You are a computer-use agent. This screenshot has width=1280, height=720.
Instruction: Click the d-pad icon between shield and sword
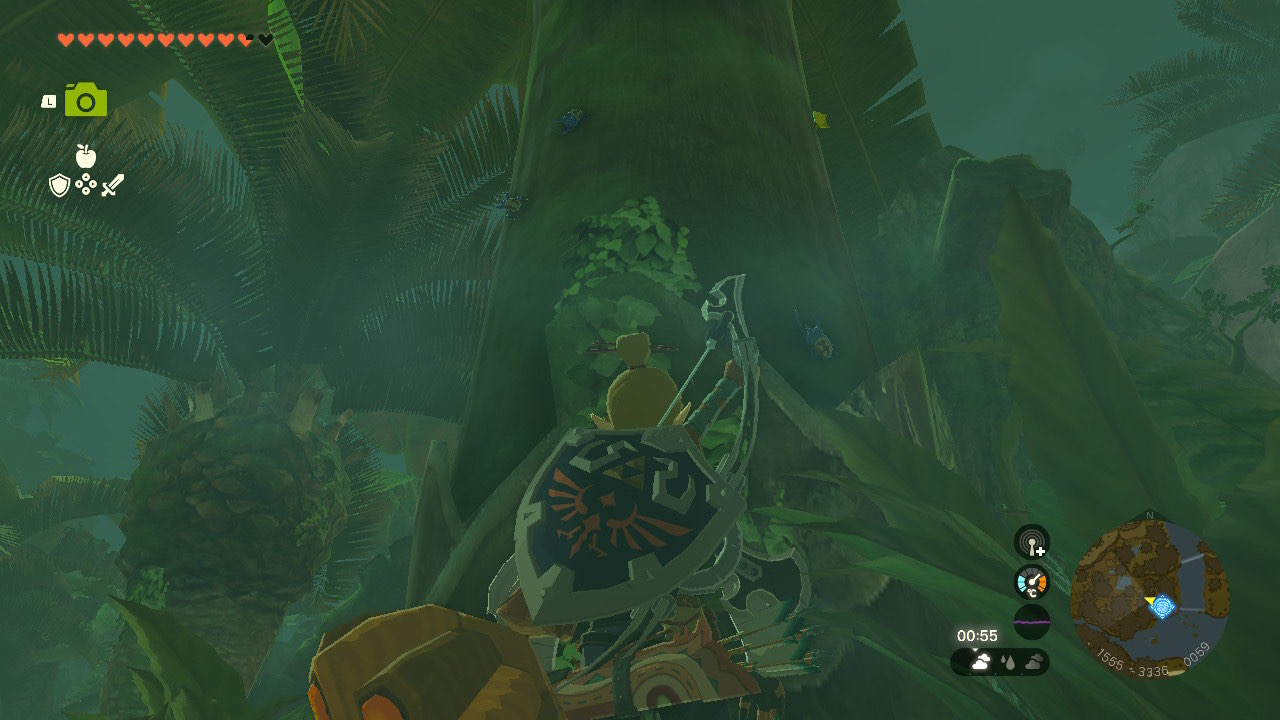point(86,185)
